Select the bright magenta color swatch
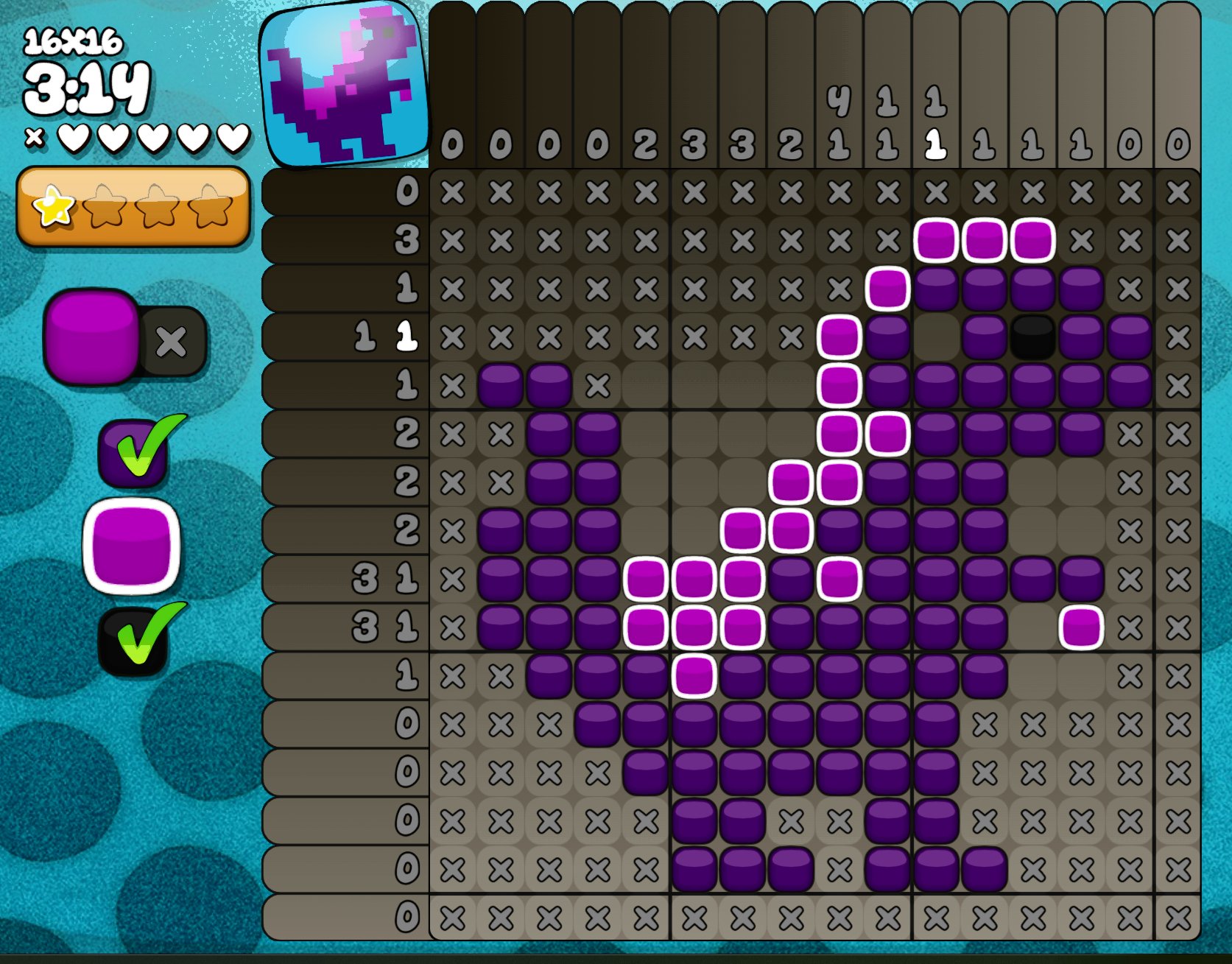Image resolution: width=1232 pixels, height=964 pixels. click(131, 546)
